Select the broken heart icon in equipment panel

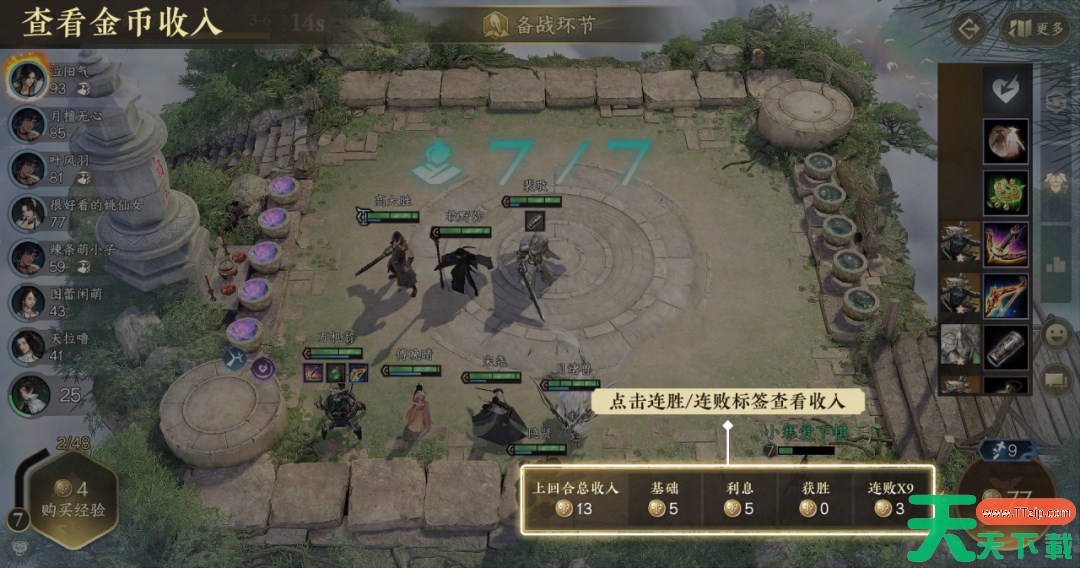click(1005, 90)
